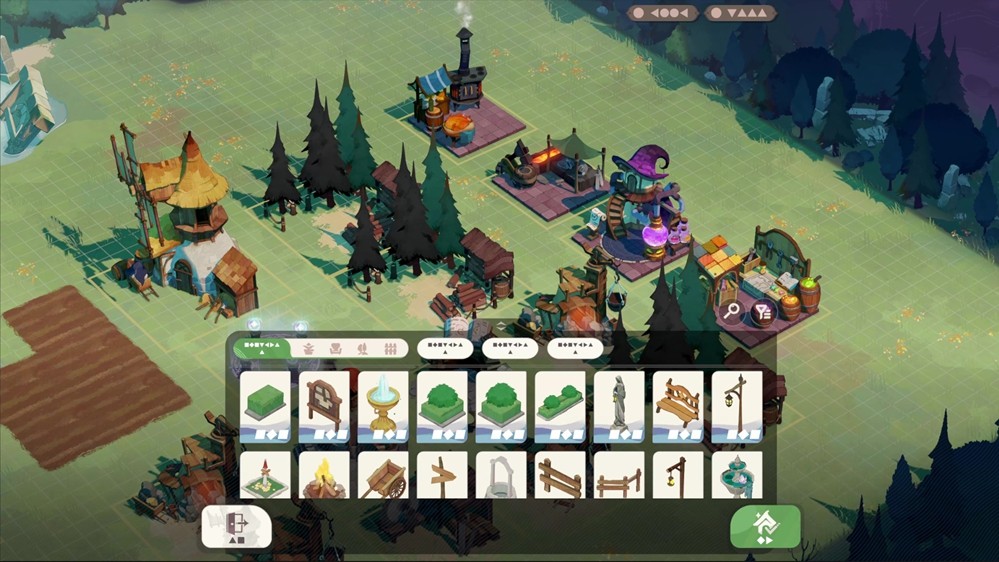Click the magnifying glass search icon
Viewport: 999px width, 562px height.
(733, 311)
